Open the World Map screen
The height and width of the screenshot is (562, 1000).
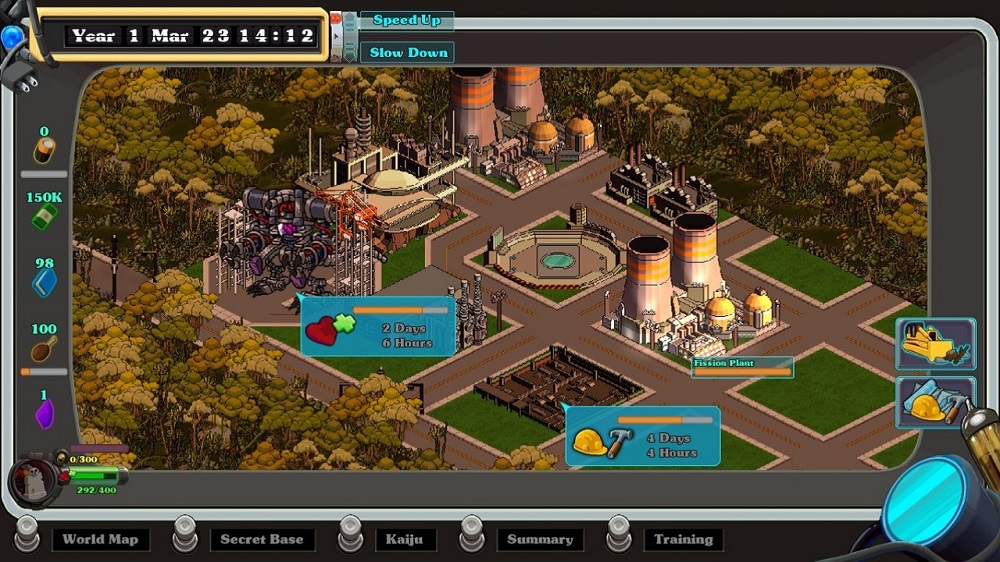click(x=100, y=539)
